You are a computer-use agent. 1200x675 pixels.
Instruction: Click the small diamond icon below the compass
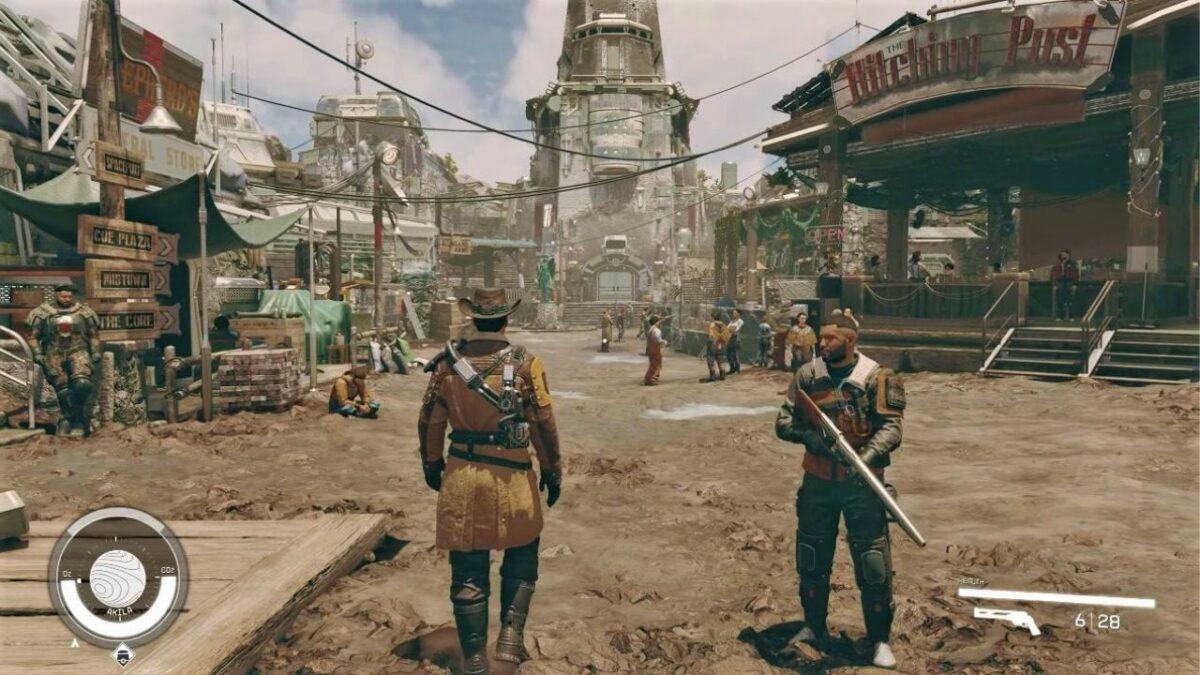click(x=122, y=655)
